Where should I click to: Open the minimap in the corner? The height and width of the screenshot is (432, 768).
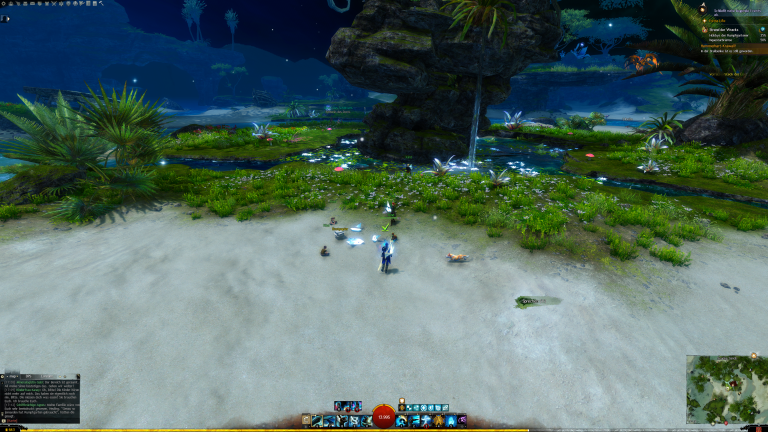coord(726,389)
